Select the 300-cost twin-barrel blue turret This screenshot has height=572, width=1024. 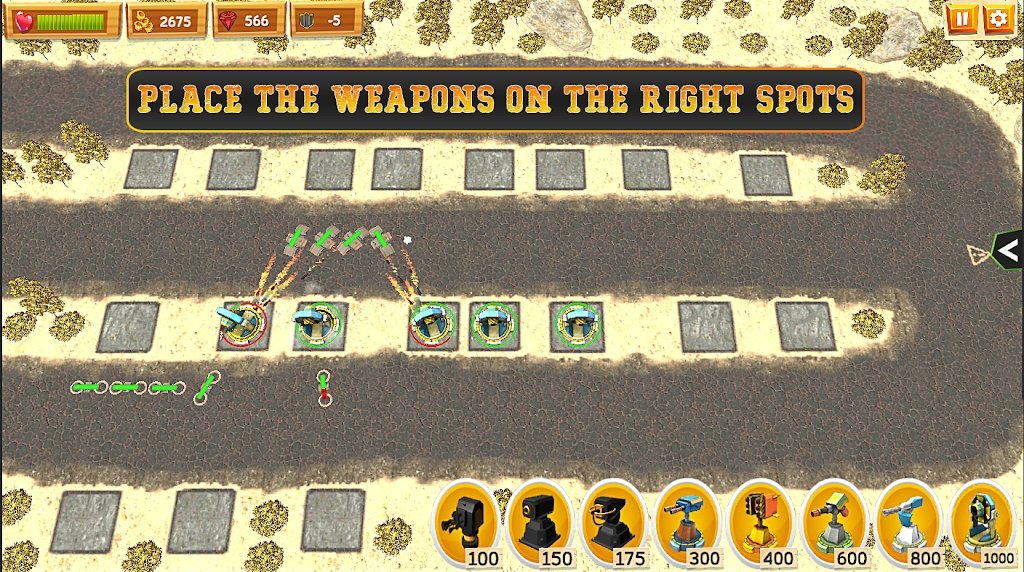click(688, 522)
